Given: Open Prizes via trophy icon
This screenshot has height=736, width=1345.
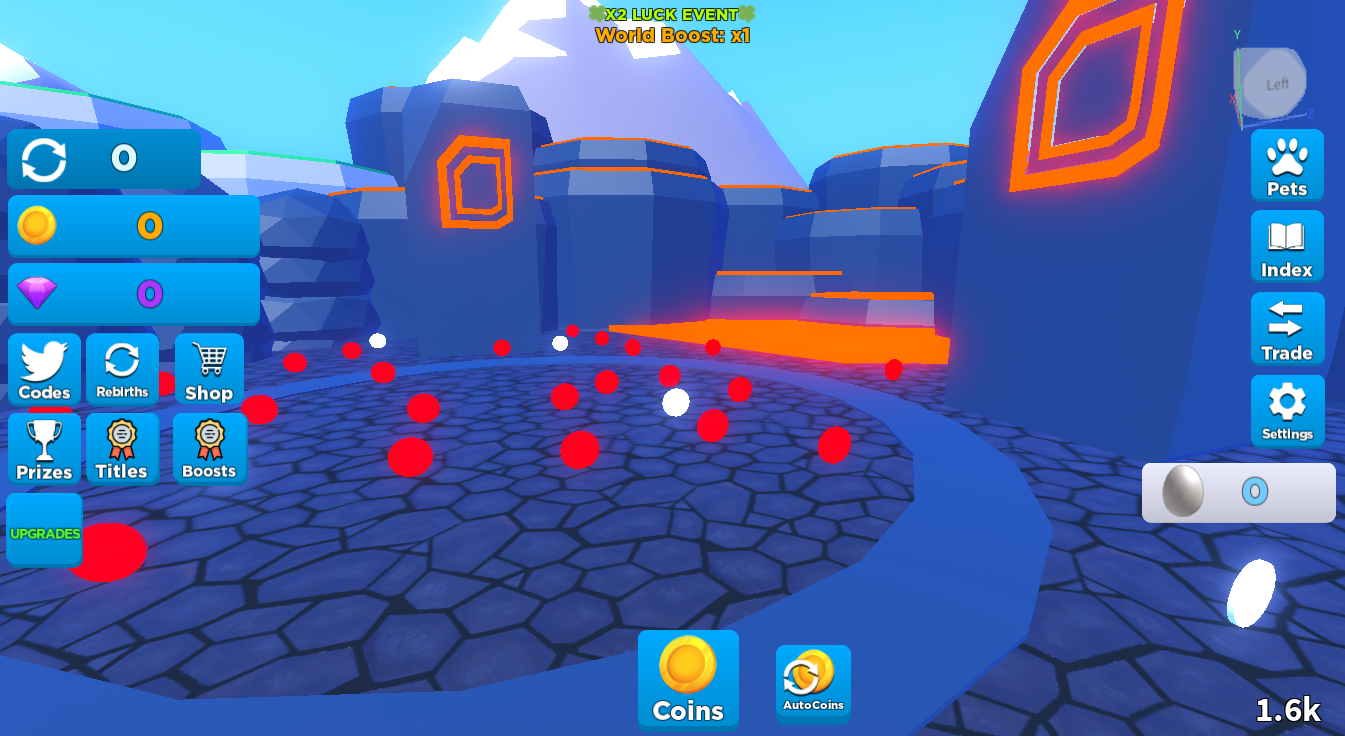Looking at the screenshot, I should (44, 447).
